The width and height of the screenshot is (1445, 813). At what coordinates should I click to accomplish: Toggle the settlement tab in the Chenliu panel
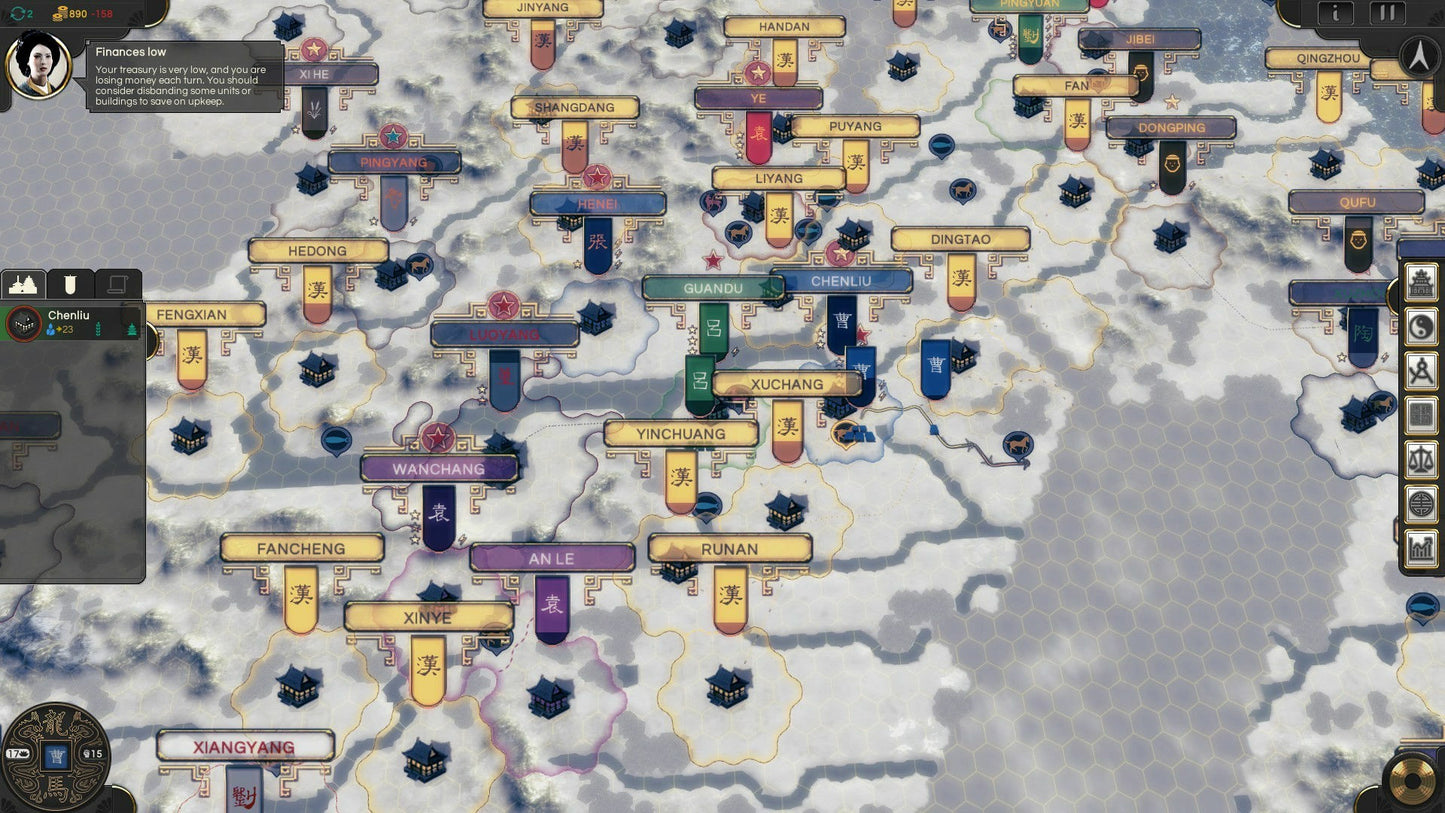(22, 283)
